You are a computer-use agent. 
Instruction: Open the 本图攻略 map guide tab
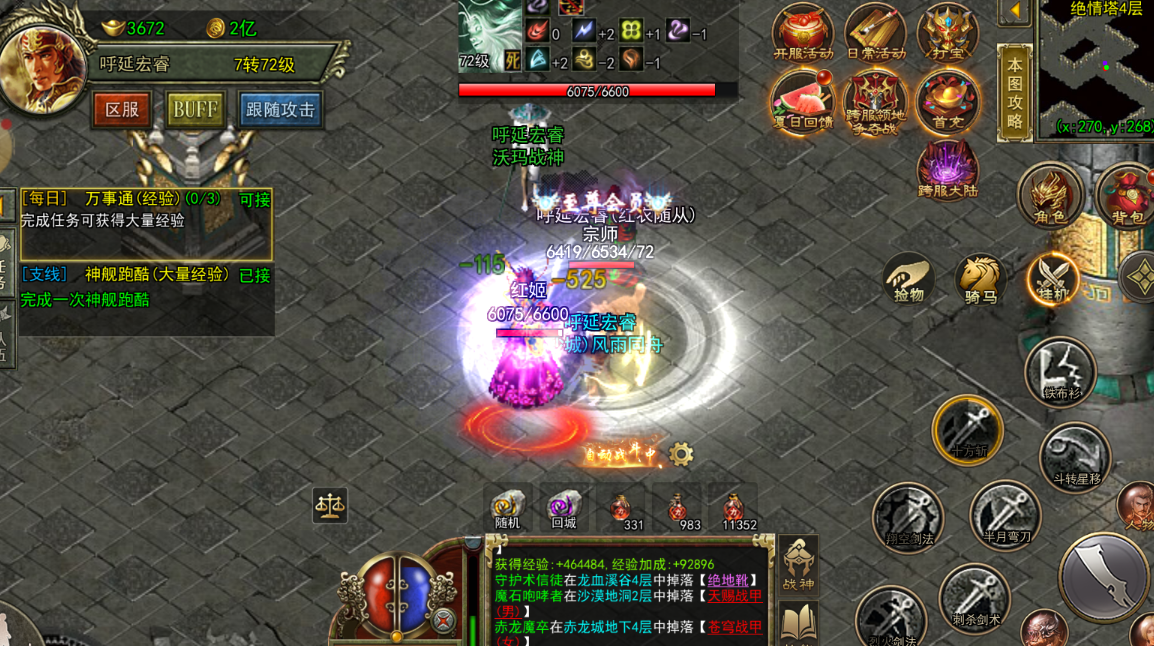click(1014, 93)
